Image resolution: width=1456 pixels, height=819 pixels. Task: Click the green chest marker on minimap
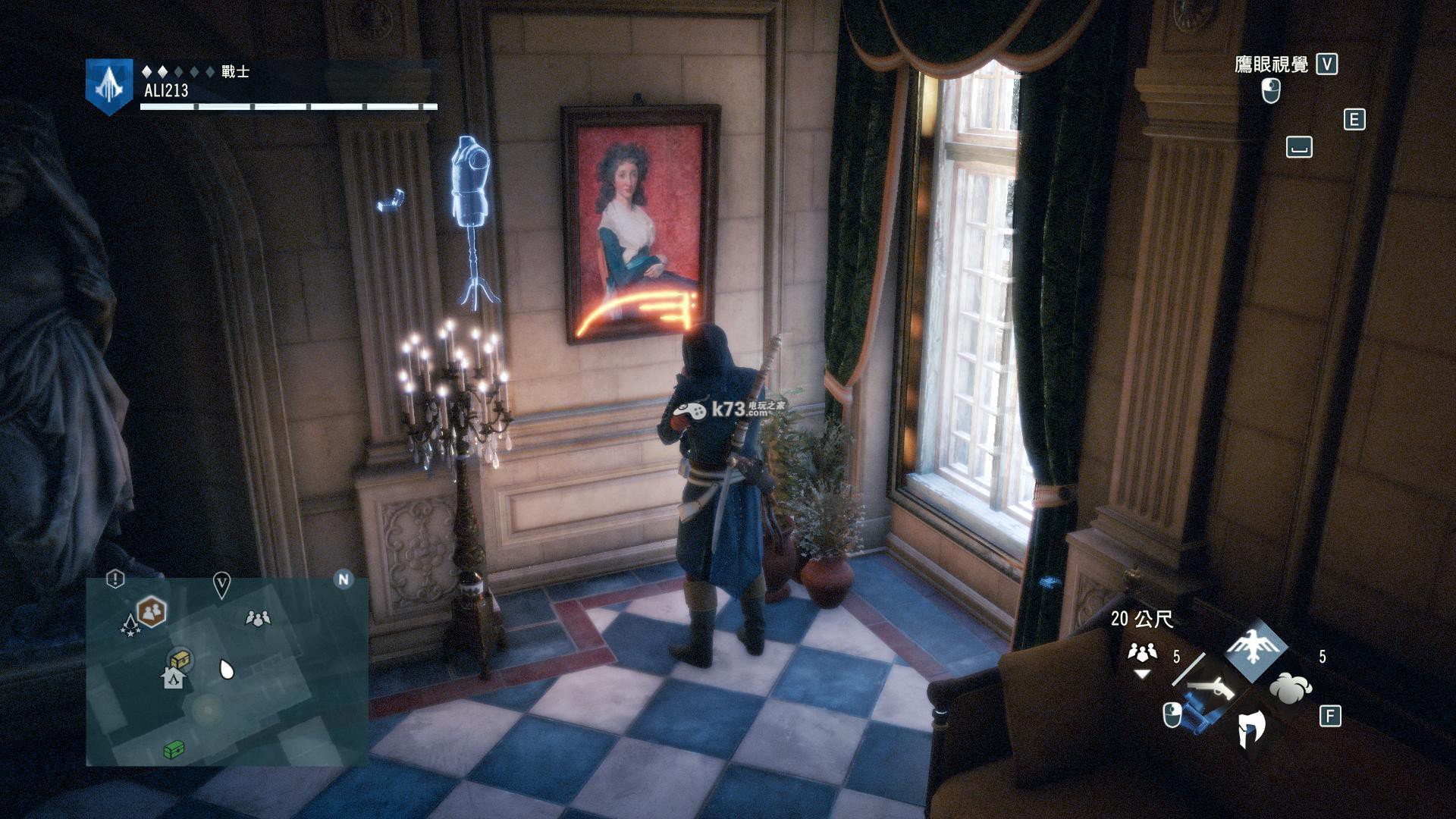tap(174, 750)
